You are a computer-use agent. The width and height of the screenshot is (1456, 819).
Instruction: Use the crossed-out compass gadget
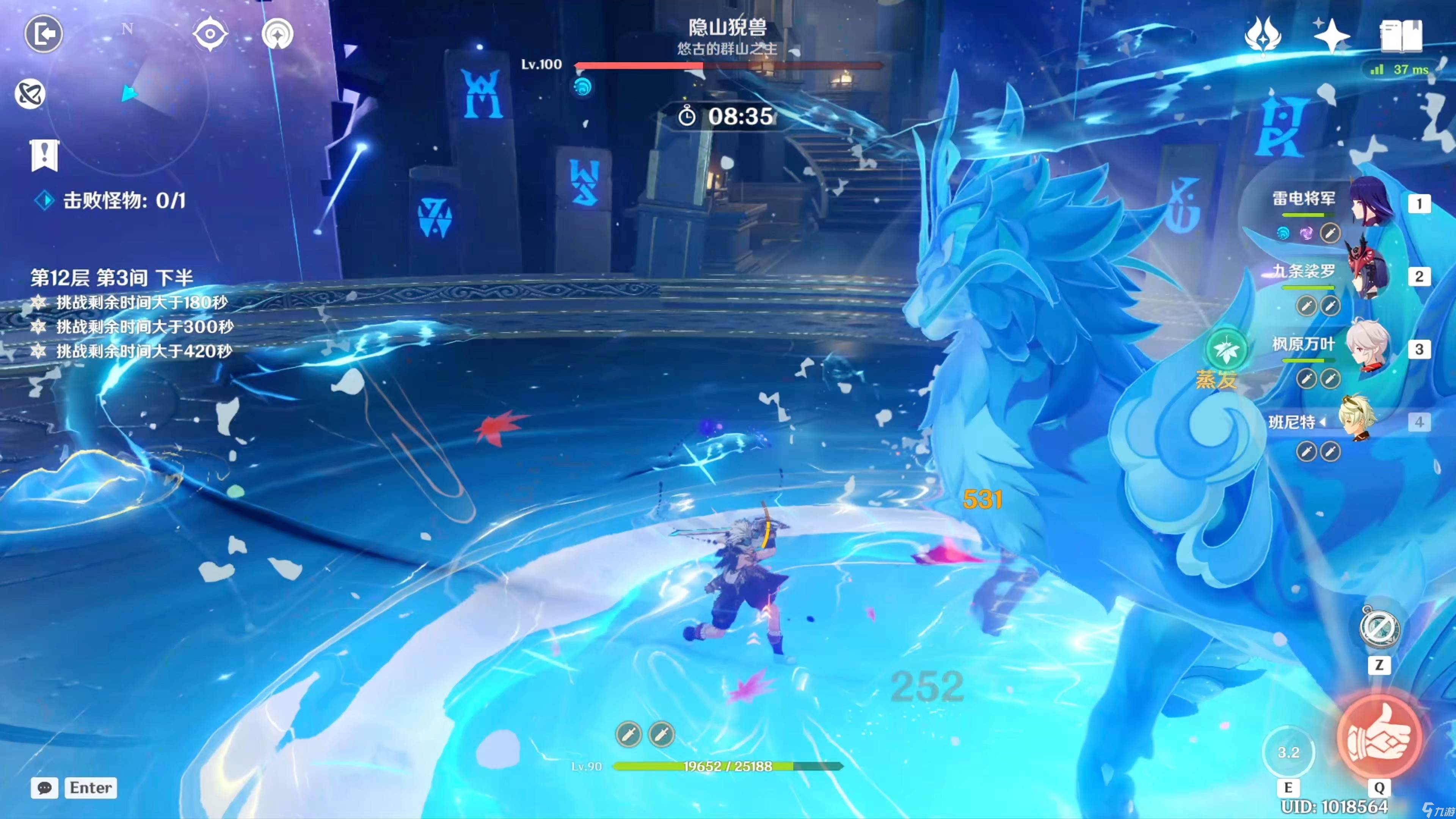point(1379,628)
